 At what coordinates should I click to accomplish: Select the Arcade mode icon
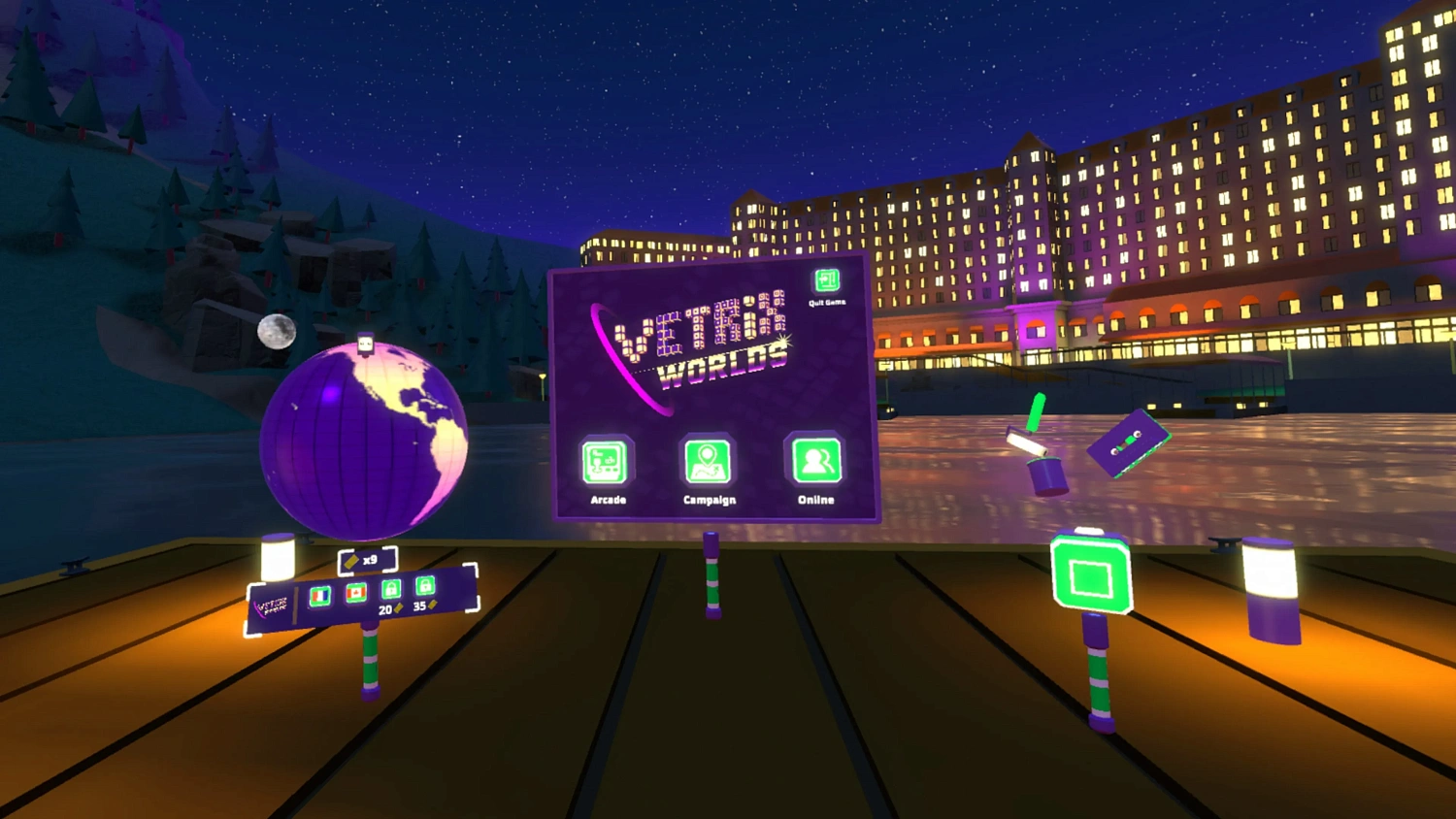(x=607, y=463)
